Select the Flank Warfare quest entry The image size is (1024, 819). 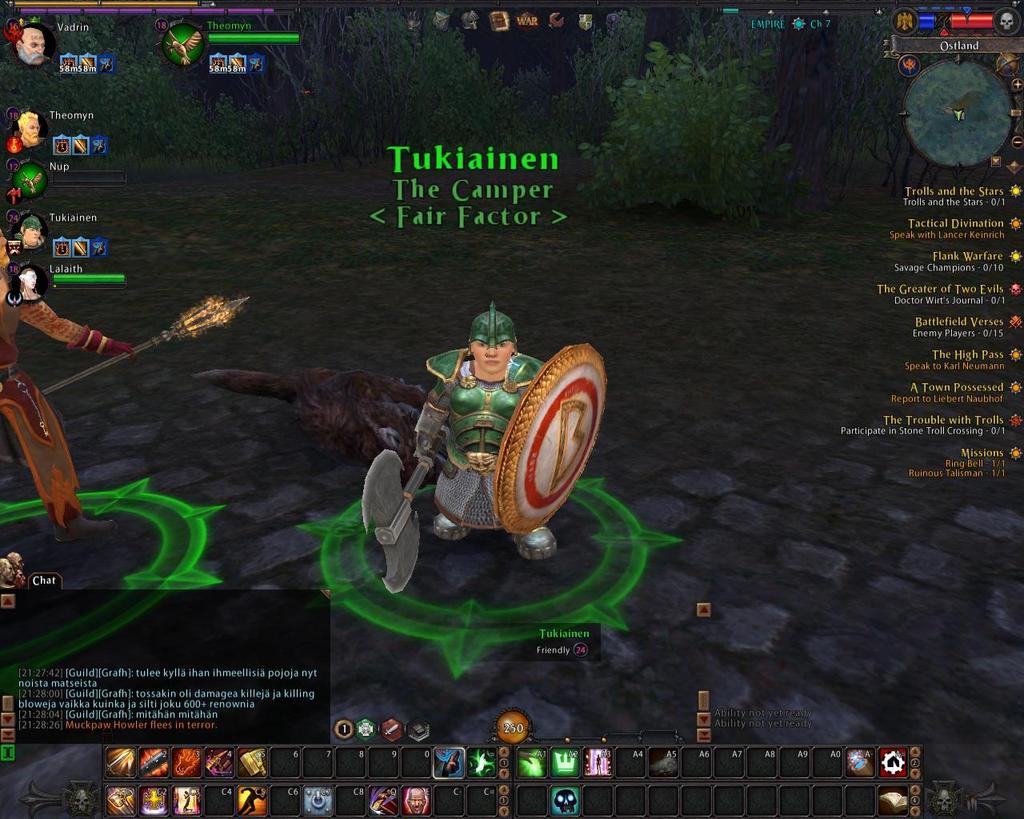point(967,256)
